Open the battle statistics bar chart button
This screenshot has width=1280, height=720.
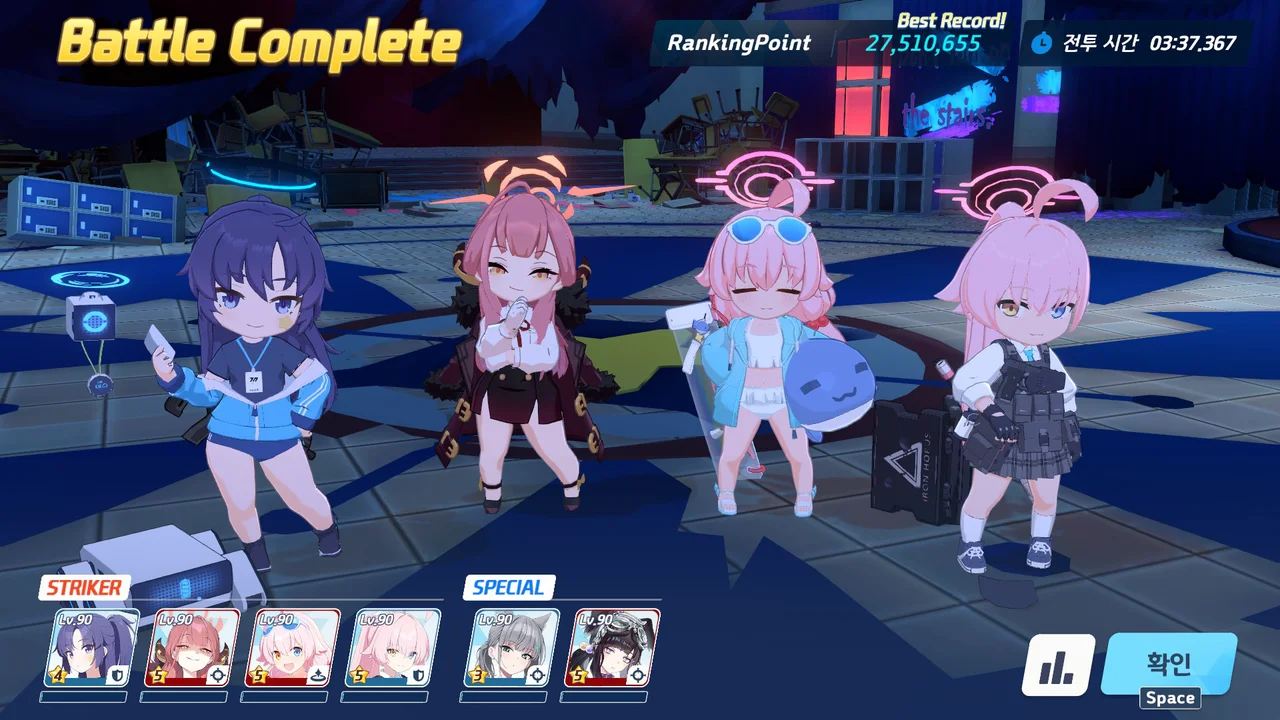1058,667
